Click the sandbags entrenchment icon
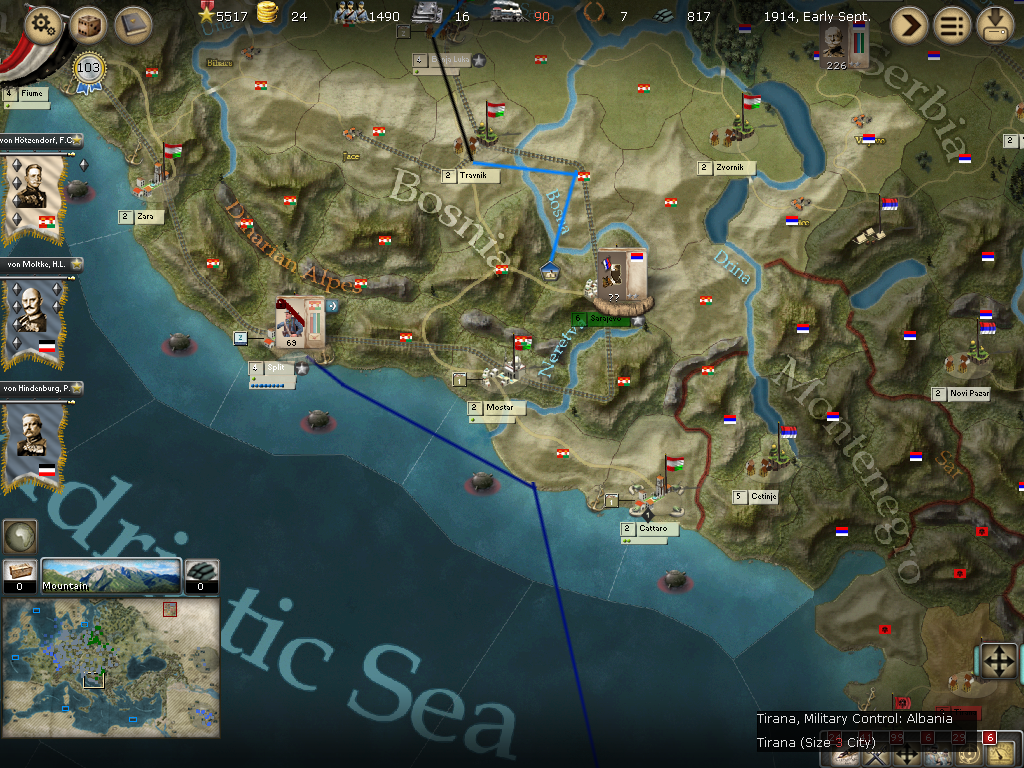The width and height of the screenshot is (1024, 768). tap(201, 573)
